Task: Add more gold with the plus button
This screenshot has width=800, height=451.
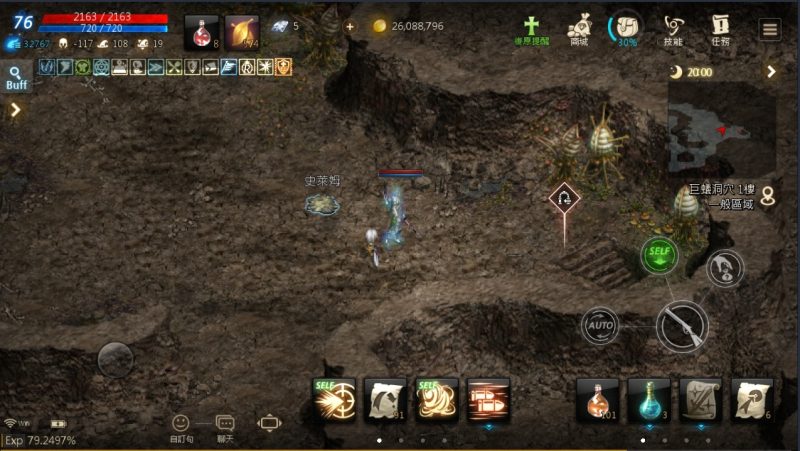Action: pos(349,26)
